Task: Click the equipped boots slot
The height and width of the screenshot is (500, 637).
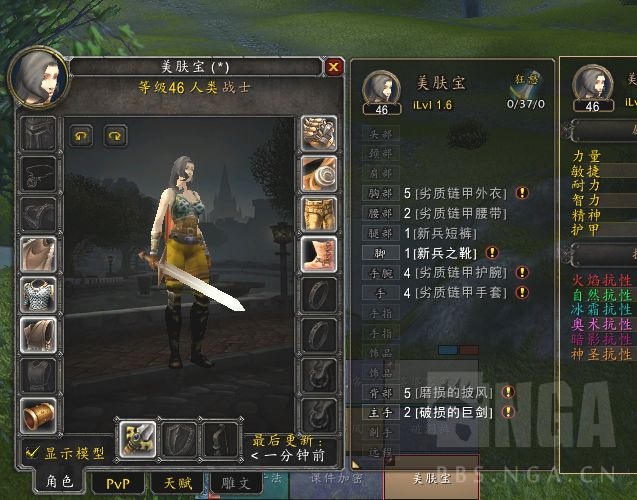Action: [318, 254]
